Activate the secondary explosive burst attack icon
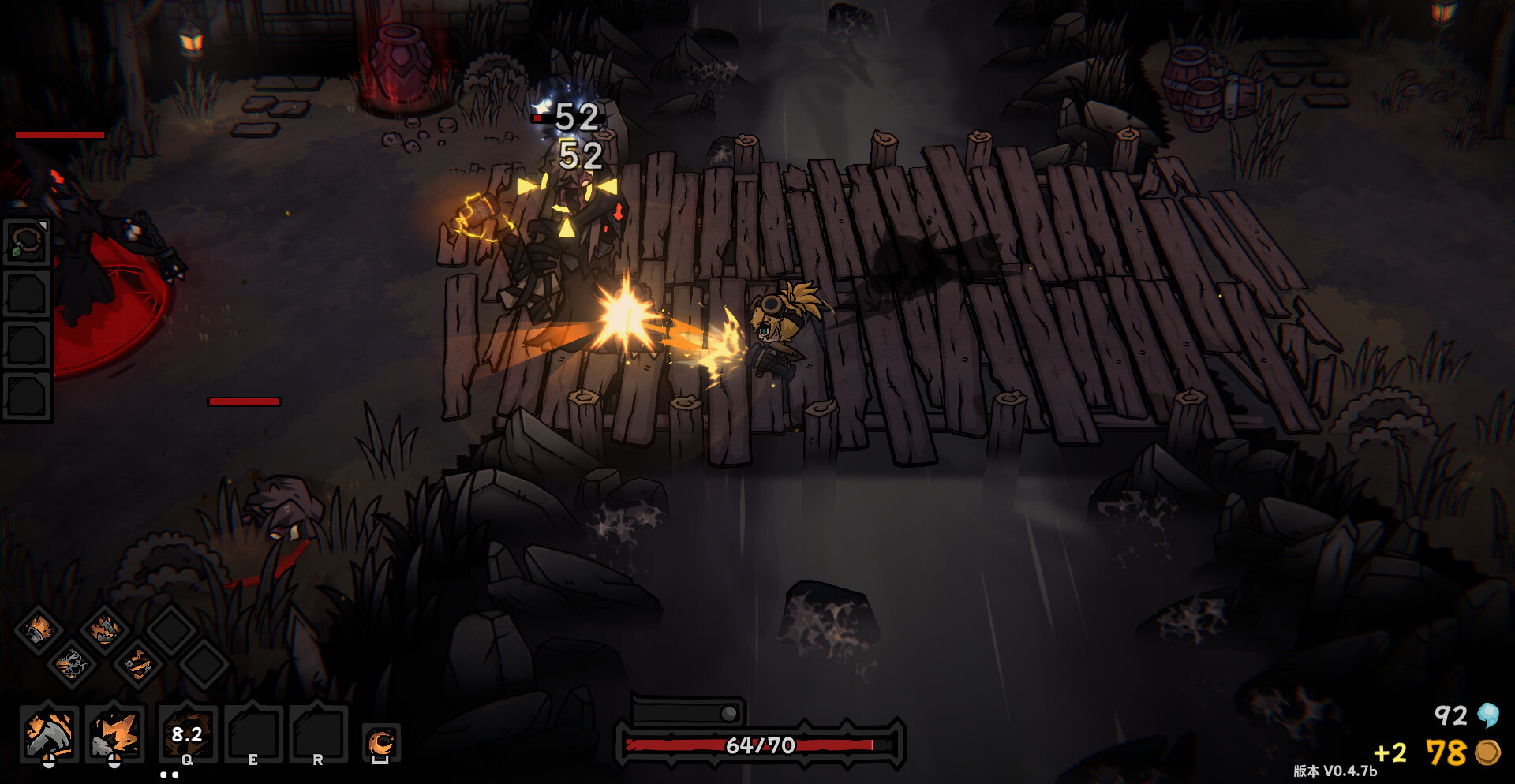The image size is (1515, 784). [x=115, y=734]
